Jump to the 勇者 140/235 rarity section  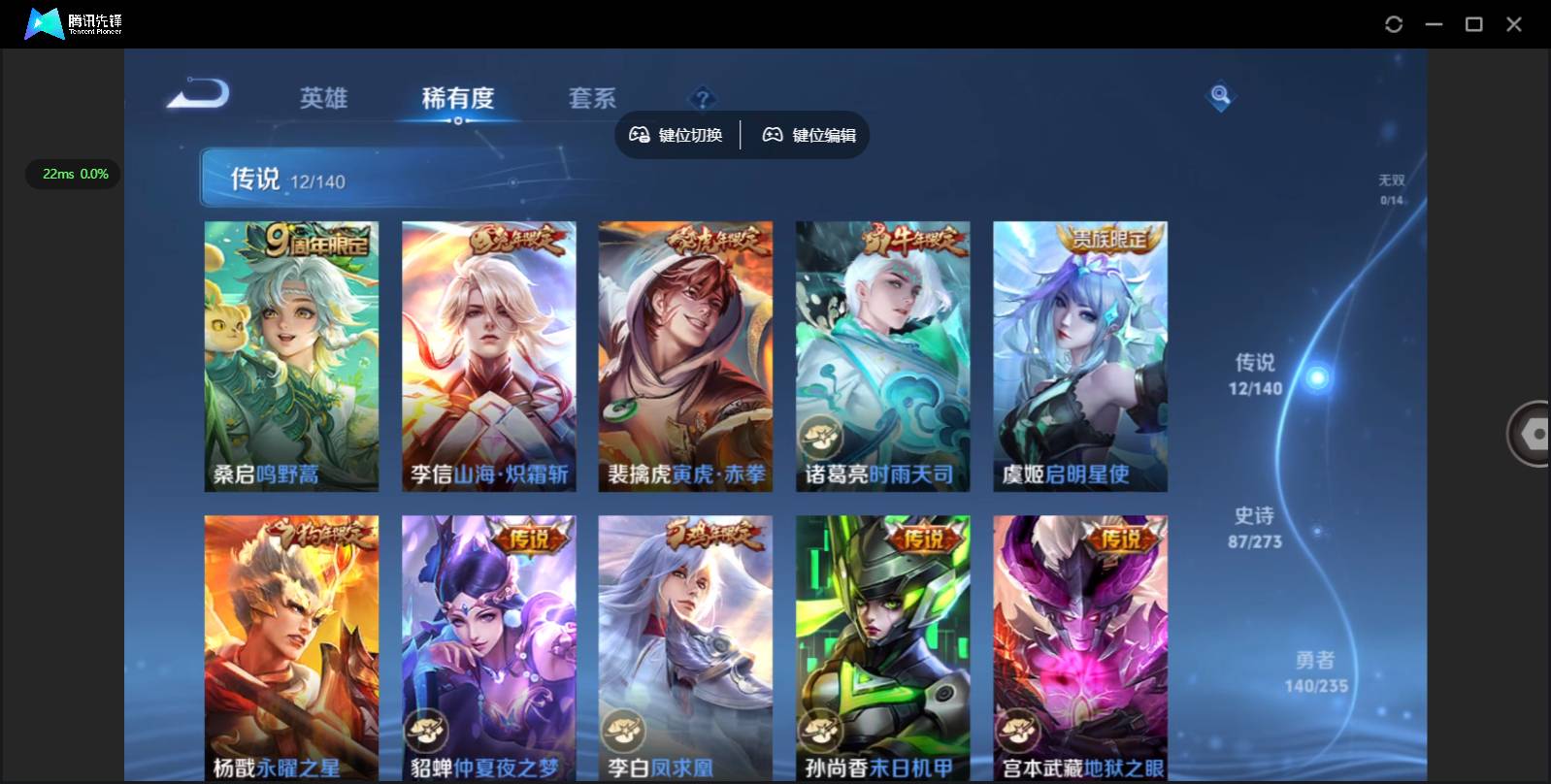[x=1315, y=670]
